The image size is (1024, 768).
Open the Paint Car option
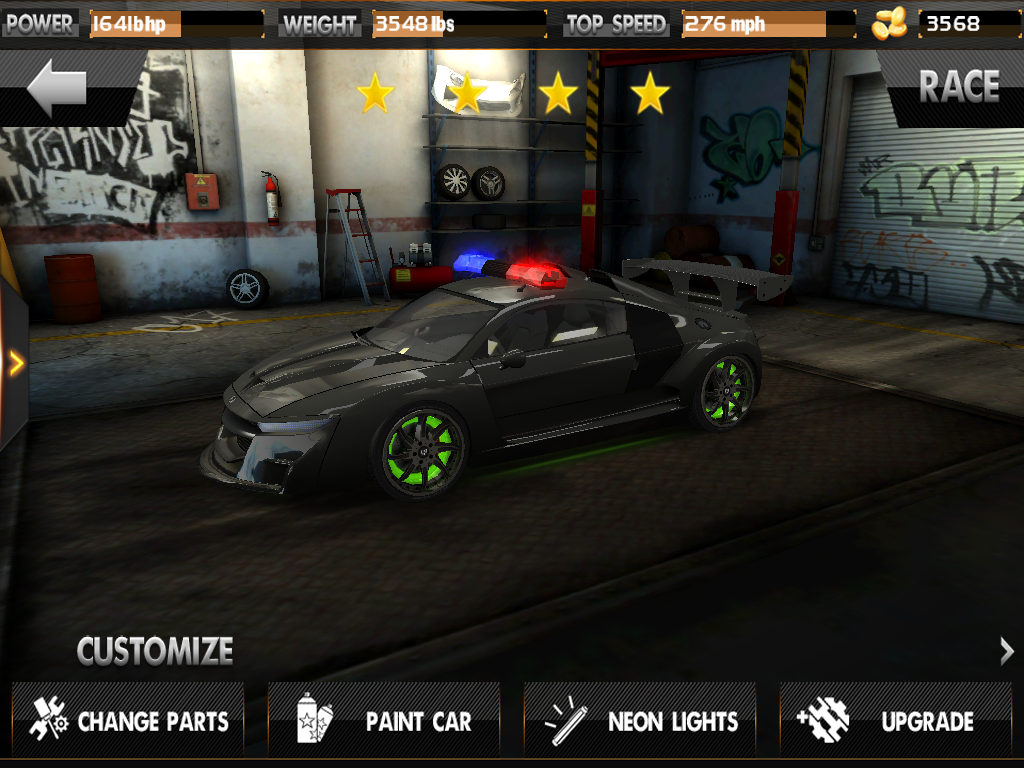pyautogui.click(x=384, y=720)
